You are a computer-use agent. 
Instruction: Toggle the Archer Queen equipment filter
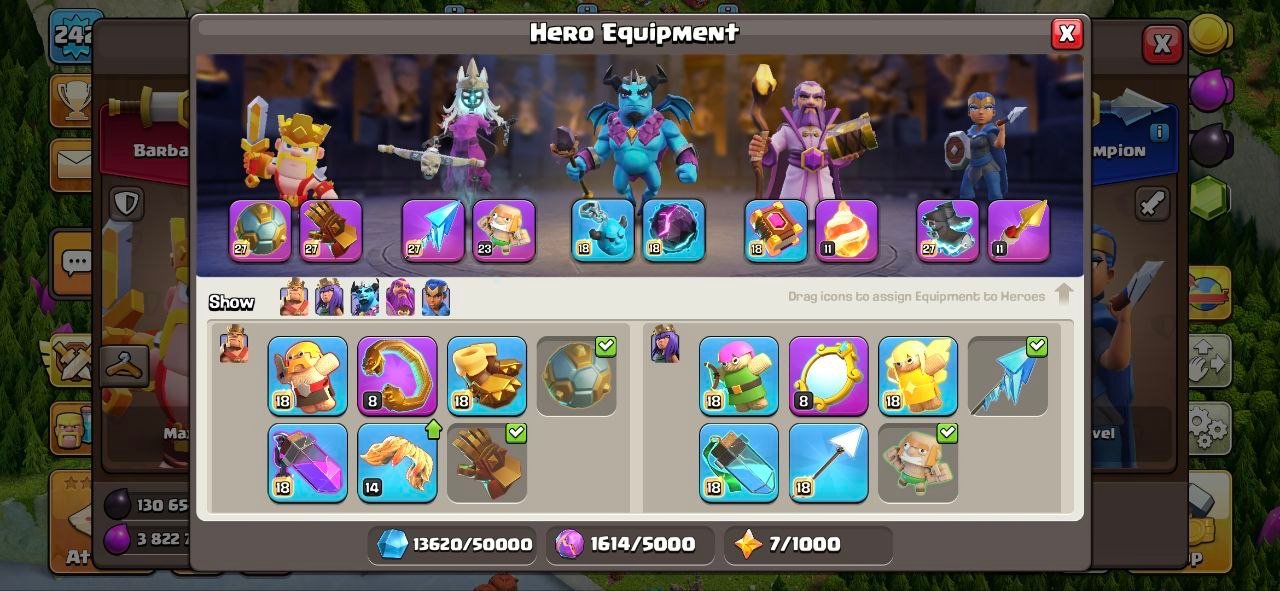point(329,298)
